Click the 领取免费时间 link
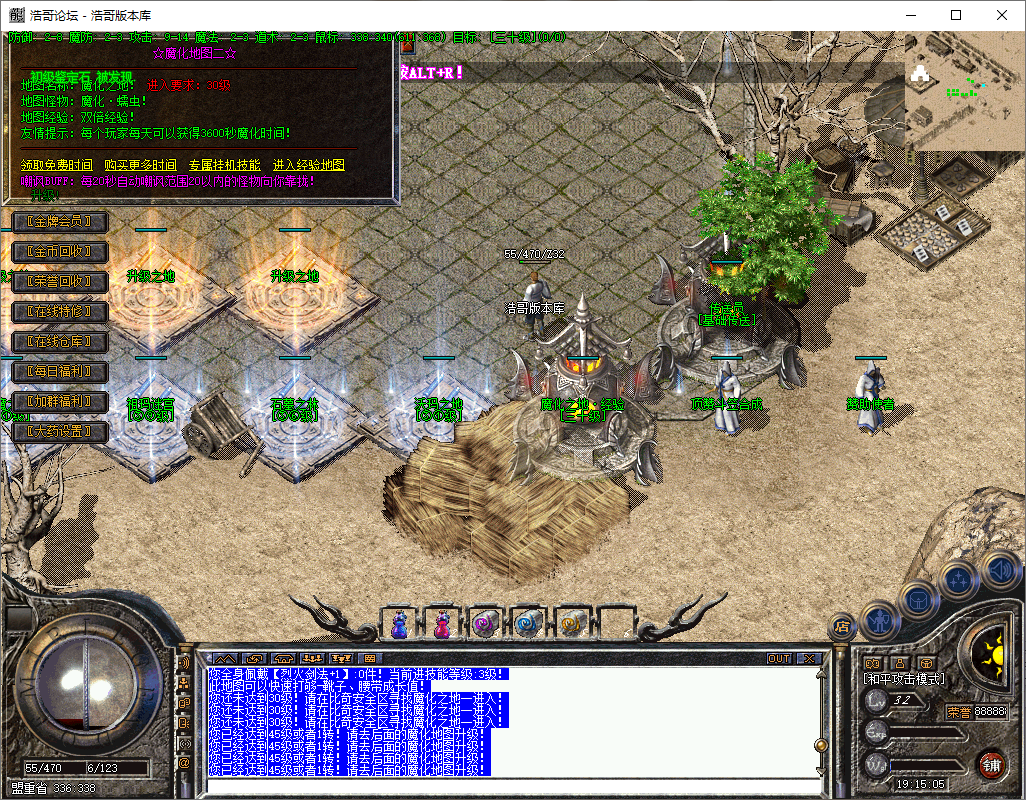 [x=57, y=165]
